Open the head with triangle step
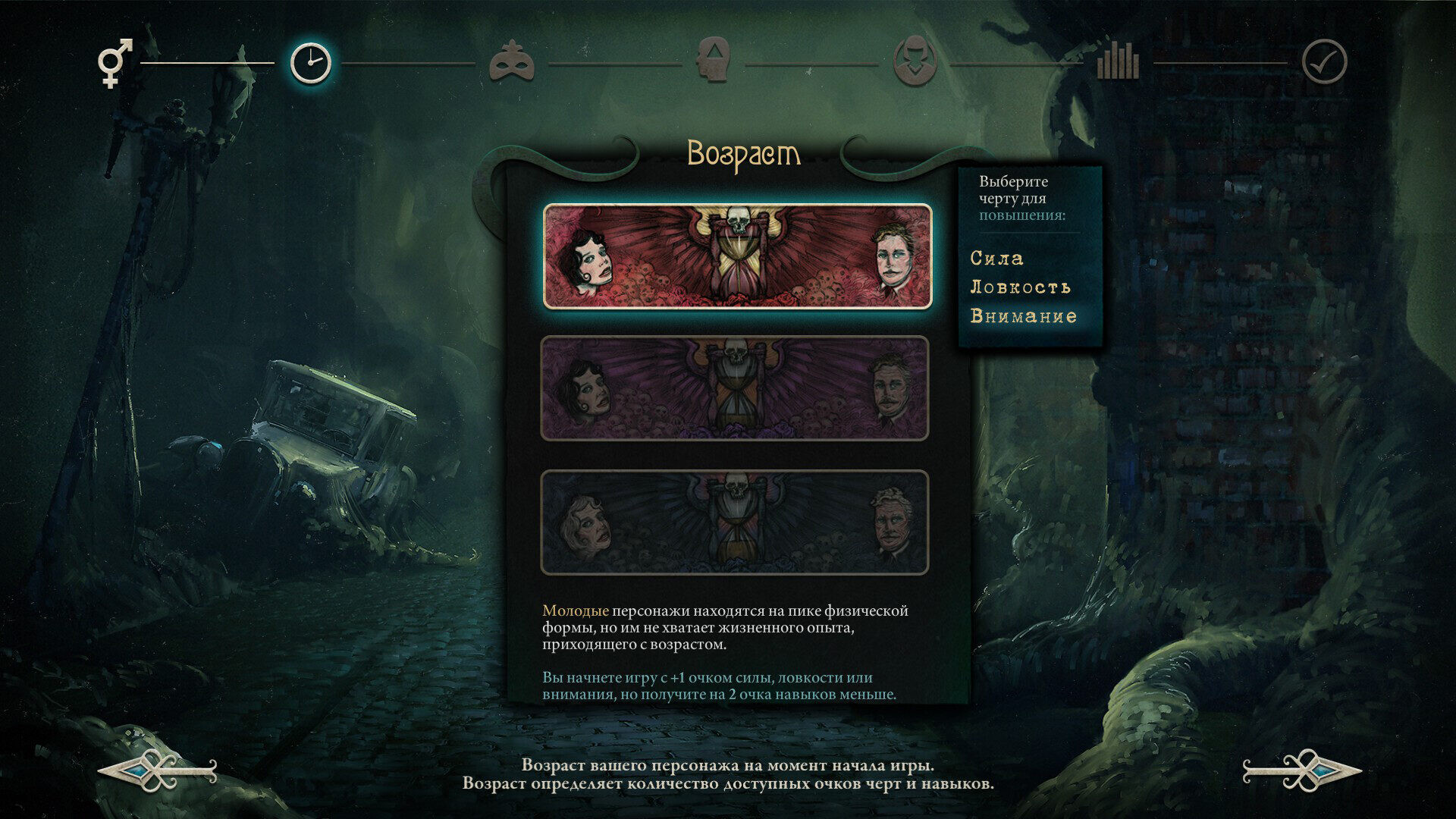Viewport: 1456px width, 819px height. pos(712,61)
